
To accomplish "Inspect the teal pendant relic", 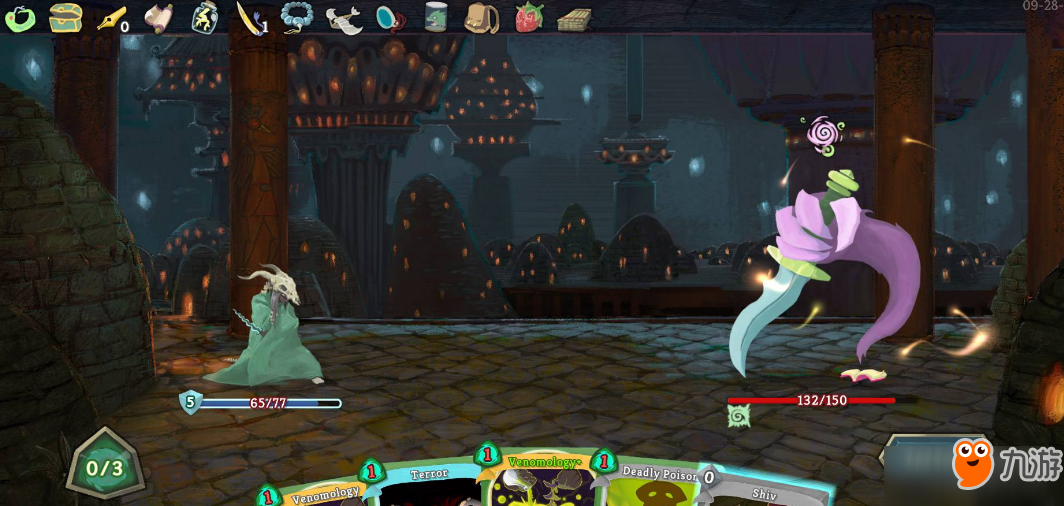I will (x=390, y=18).
